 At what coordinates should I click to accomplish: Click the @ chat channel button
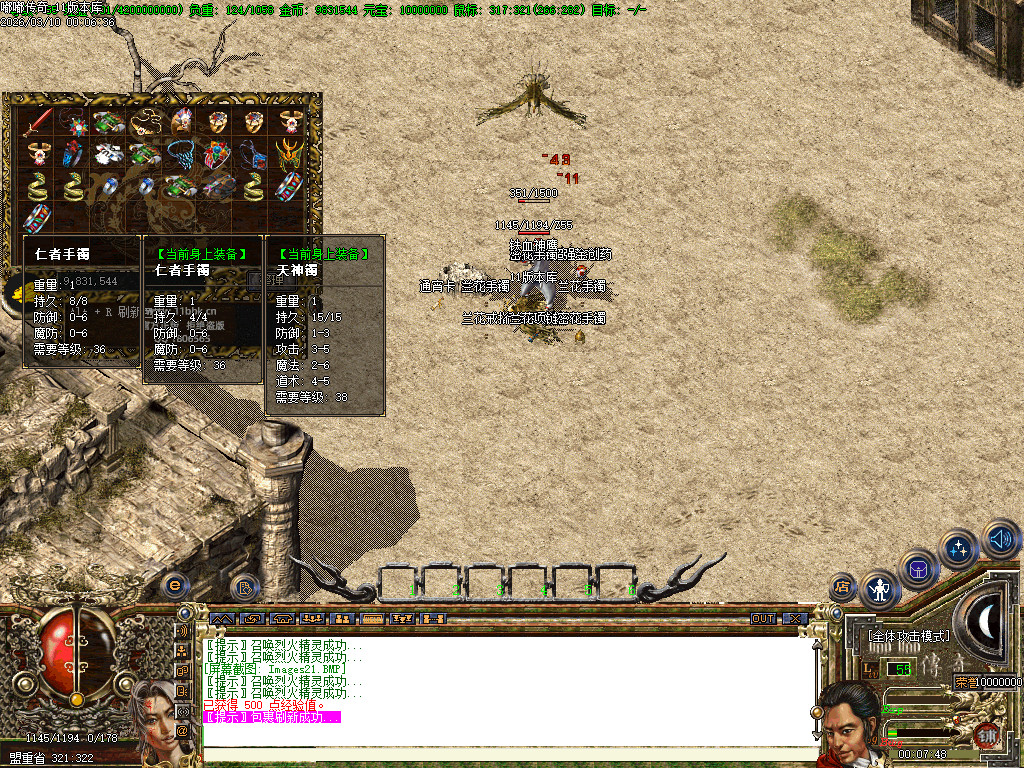click(183, 730)
